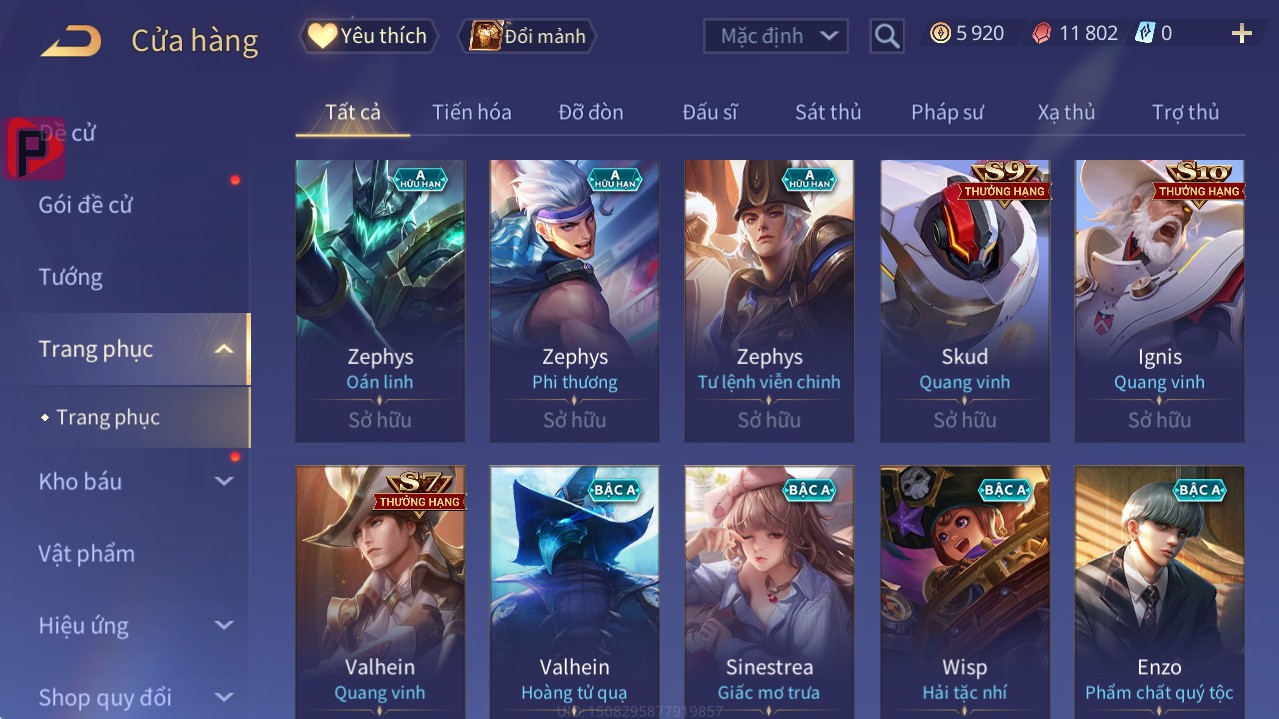Switch to the Tiến hóa tab
The image size is (1279, 719).
[471, 112]
